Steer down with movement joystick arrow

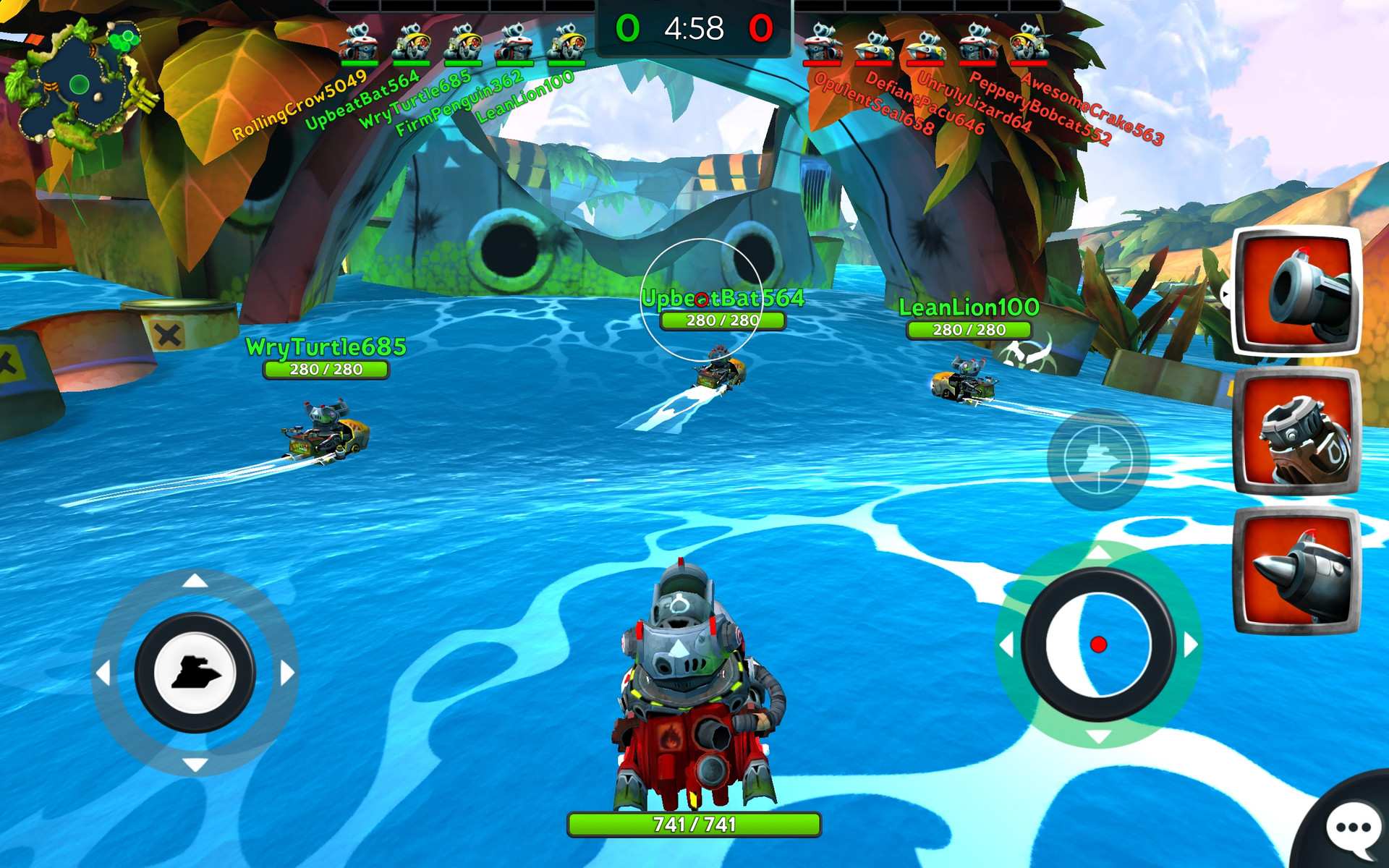195,765
